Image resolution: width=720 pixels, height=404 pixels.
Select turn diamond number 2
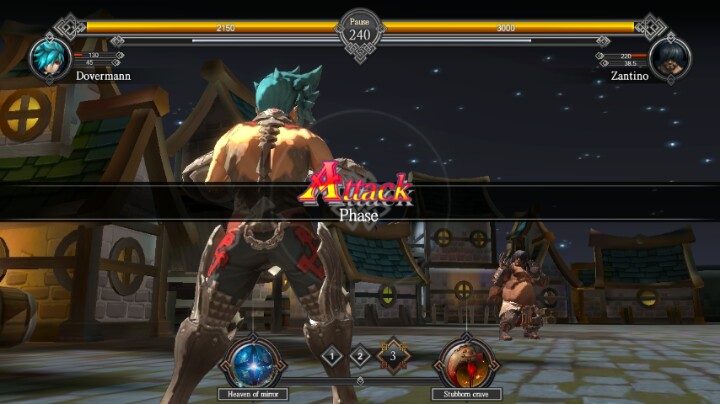(x=361, y=353)
